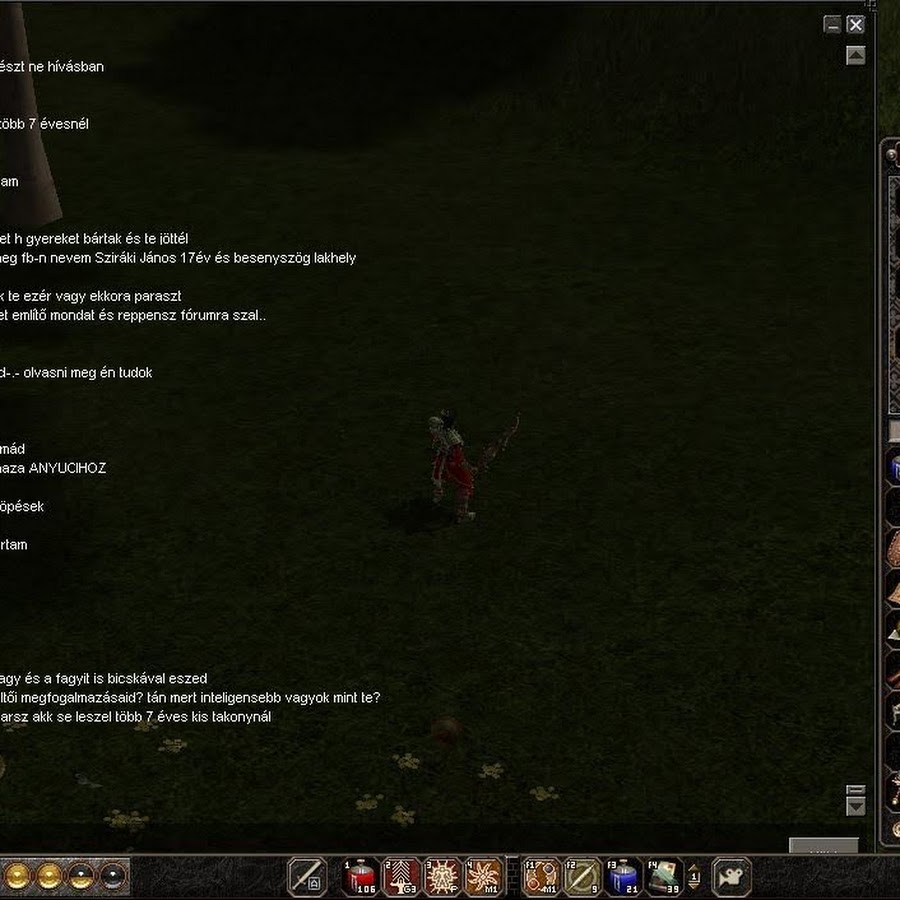Use the blue potion in the F3 slot
The image size is (900, 900).
[623, 877]
